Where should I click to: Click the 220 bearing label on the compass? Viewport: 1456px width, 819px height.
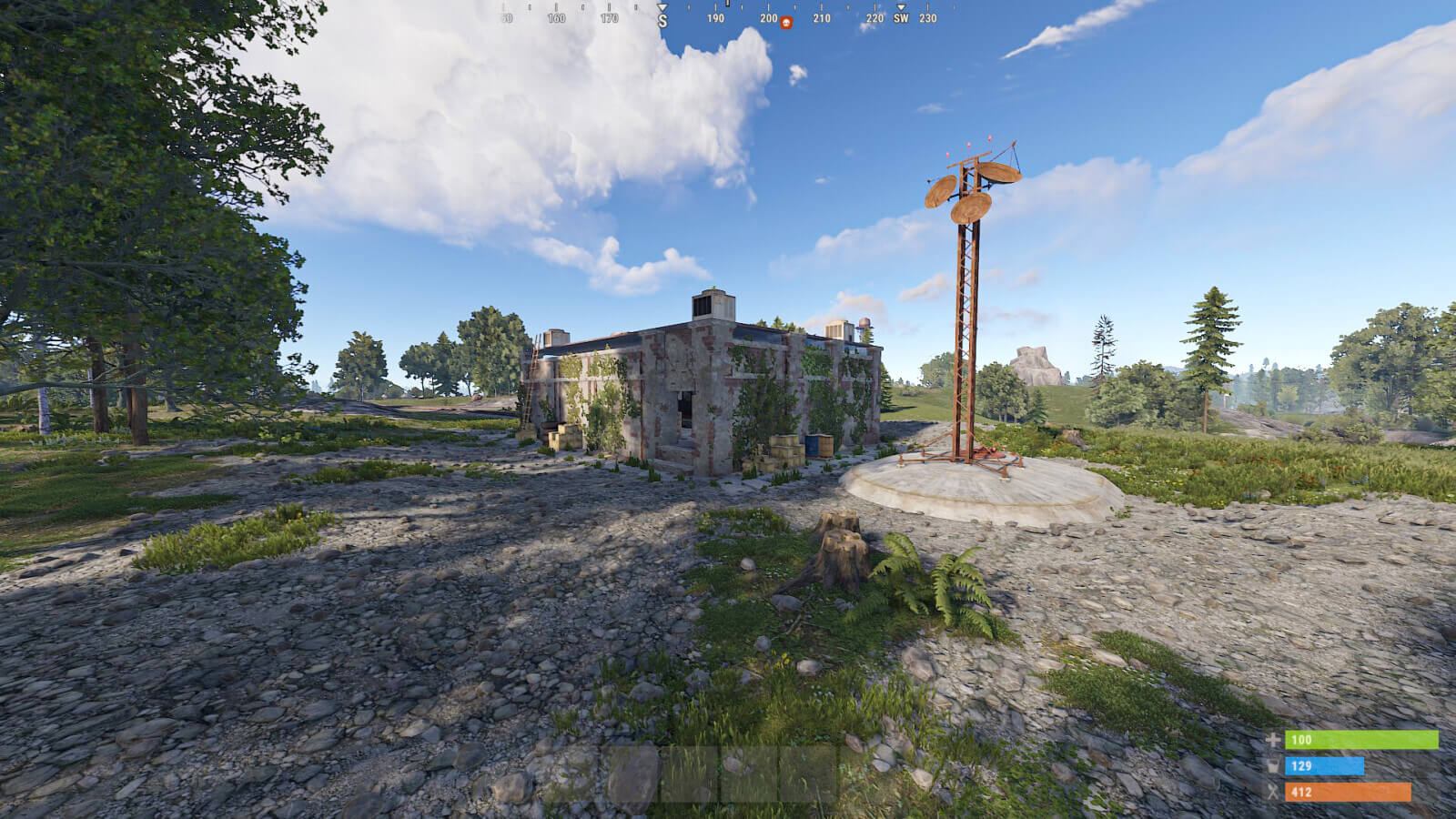875,17
